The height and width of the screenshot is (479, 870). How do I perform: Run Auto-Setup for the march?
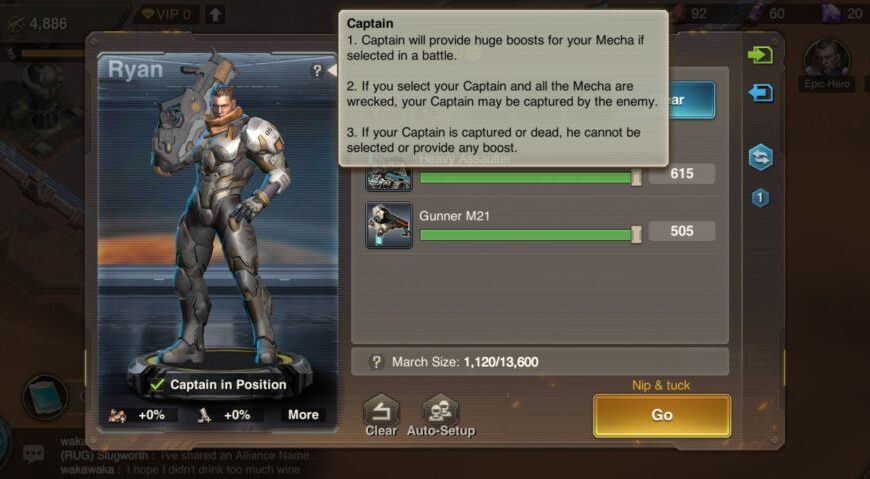tap(440, 416)
